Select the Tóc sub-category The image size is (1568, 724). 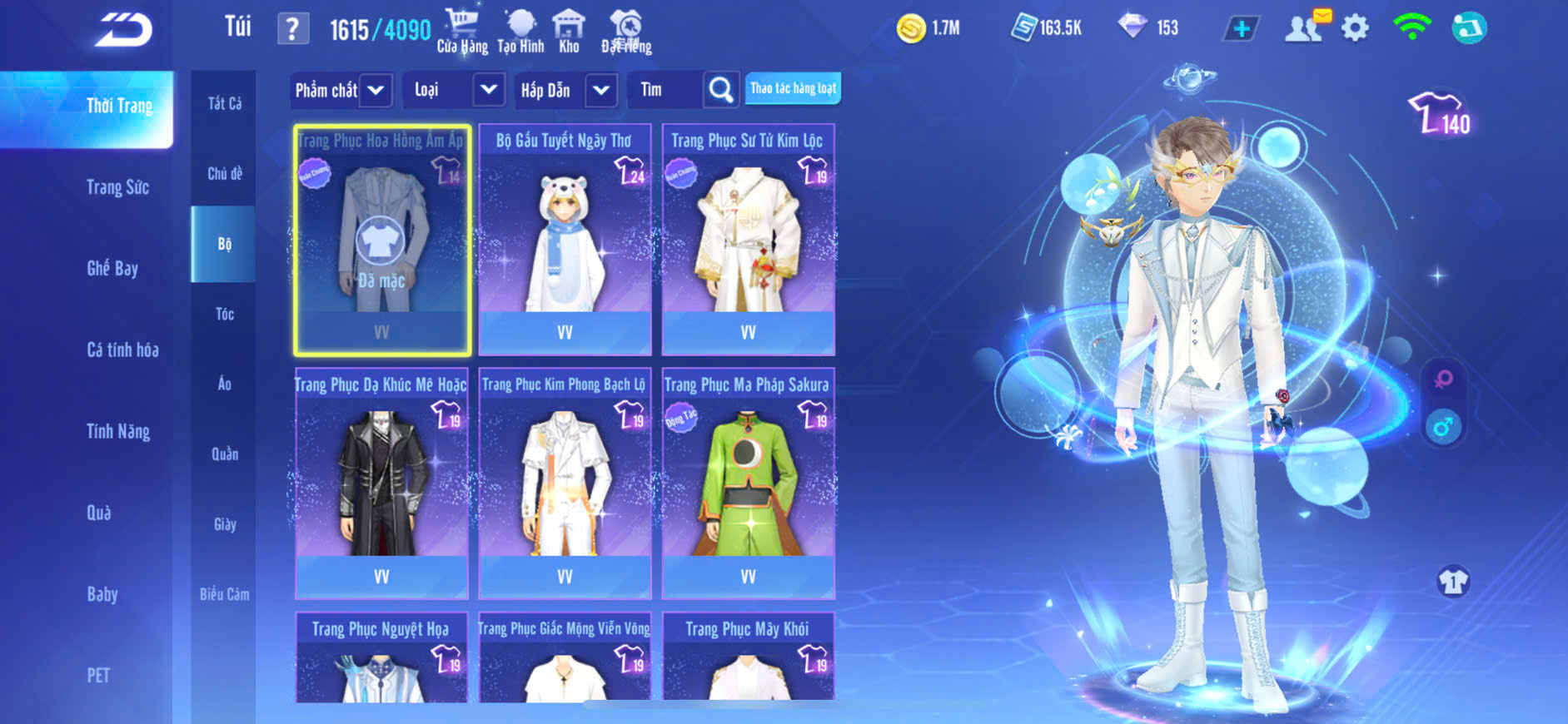pos(224,314)
